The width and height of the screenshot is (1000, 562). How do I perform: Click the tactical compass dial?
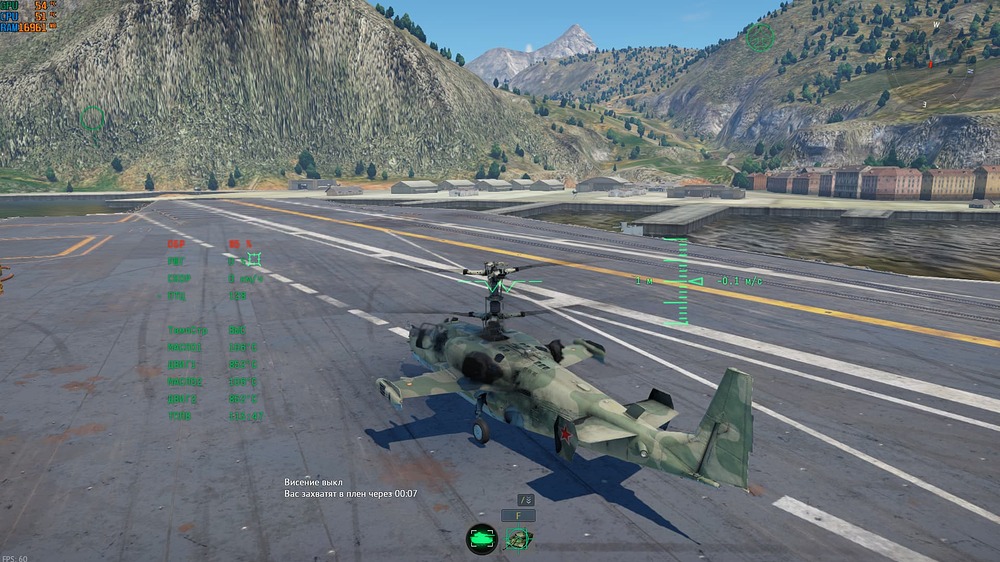click(x=932, y=65)
